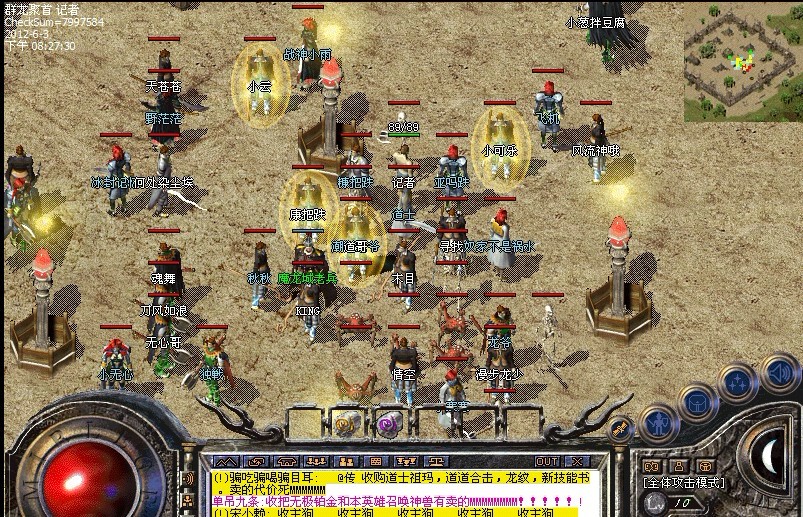803x517 pixels.
Task: Close the game via the X button
Action: [575, 461]
